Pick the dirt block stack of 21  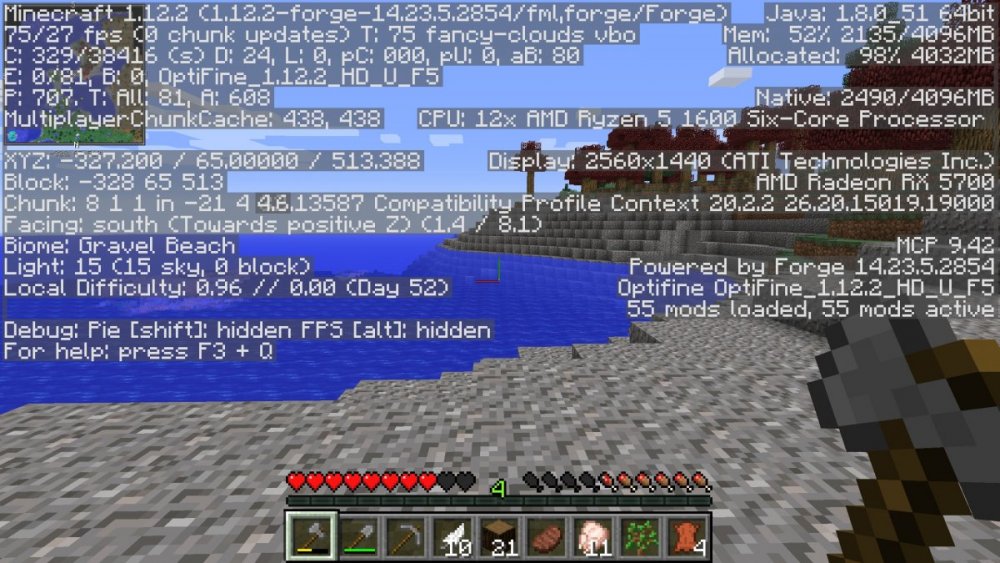498,537
